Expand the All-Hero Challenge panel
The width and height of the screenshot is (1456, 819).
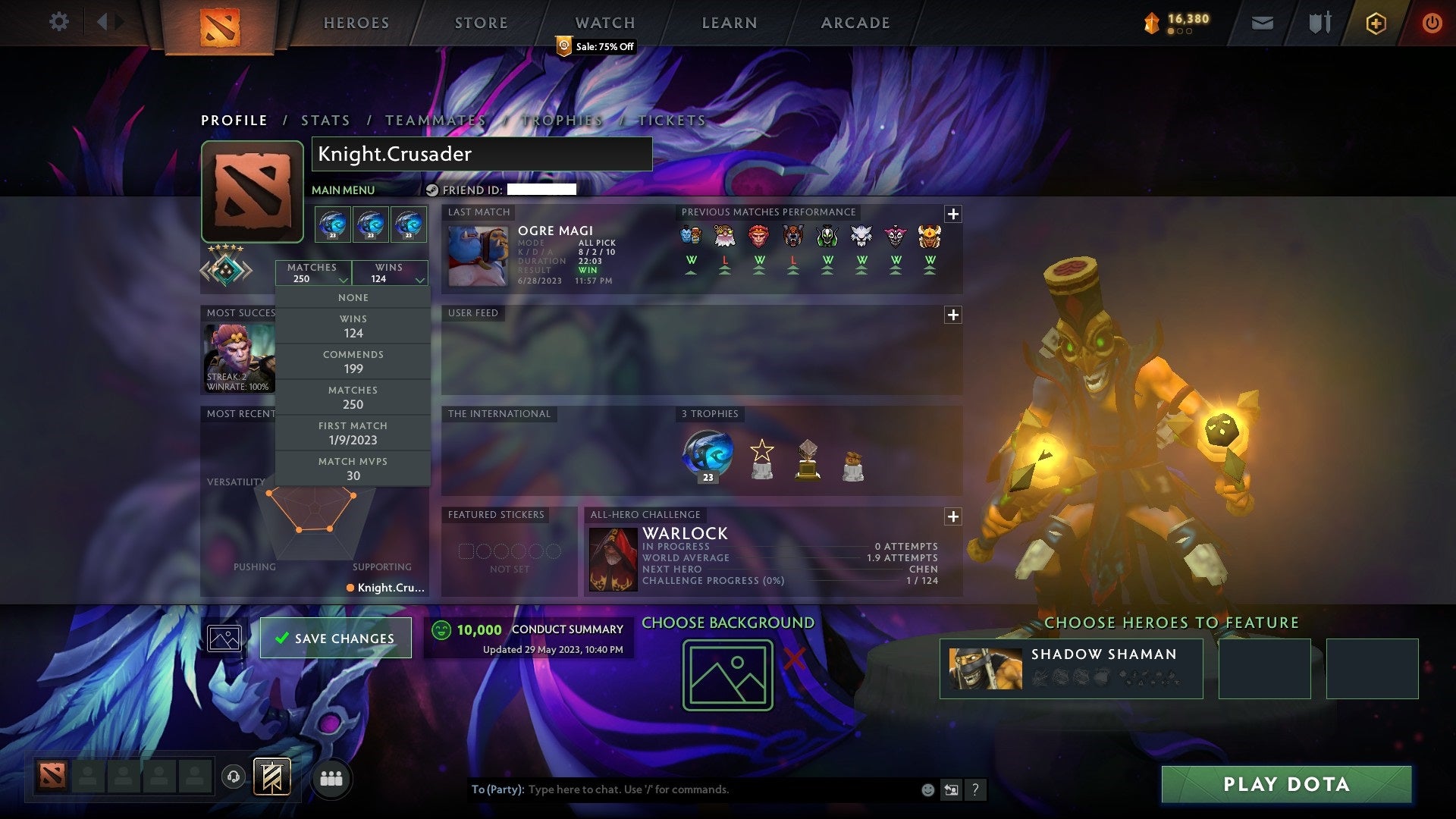[x=954, y=516]
